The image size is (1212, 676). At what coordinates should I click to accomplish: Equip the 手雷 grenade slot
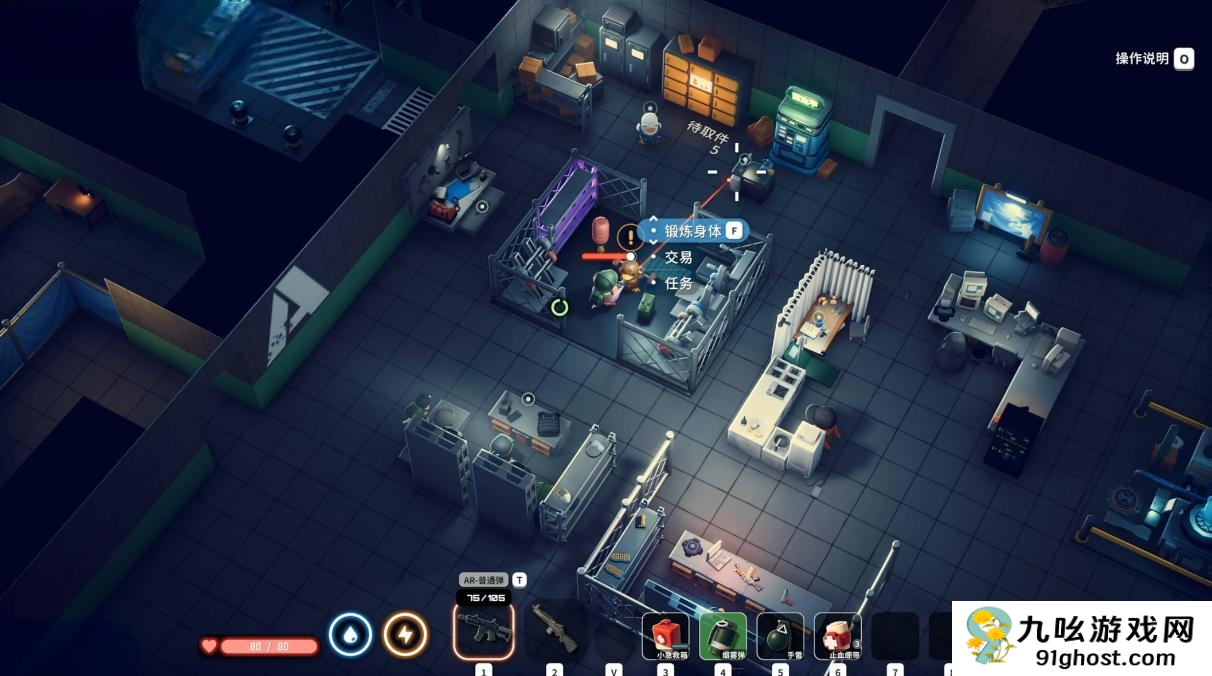780,636
